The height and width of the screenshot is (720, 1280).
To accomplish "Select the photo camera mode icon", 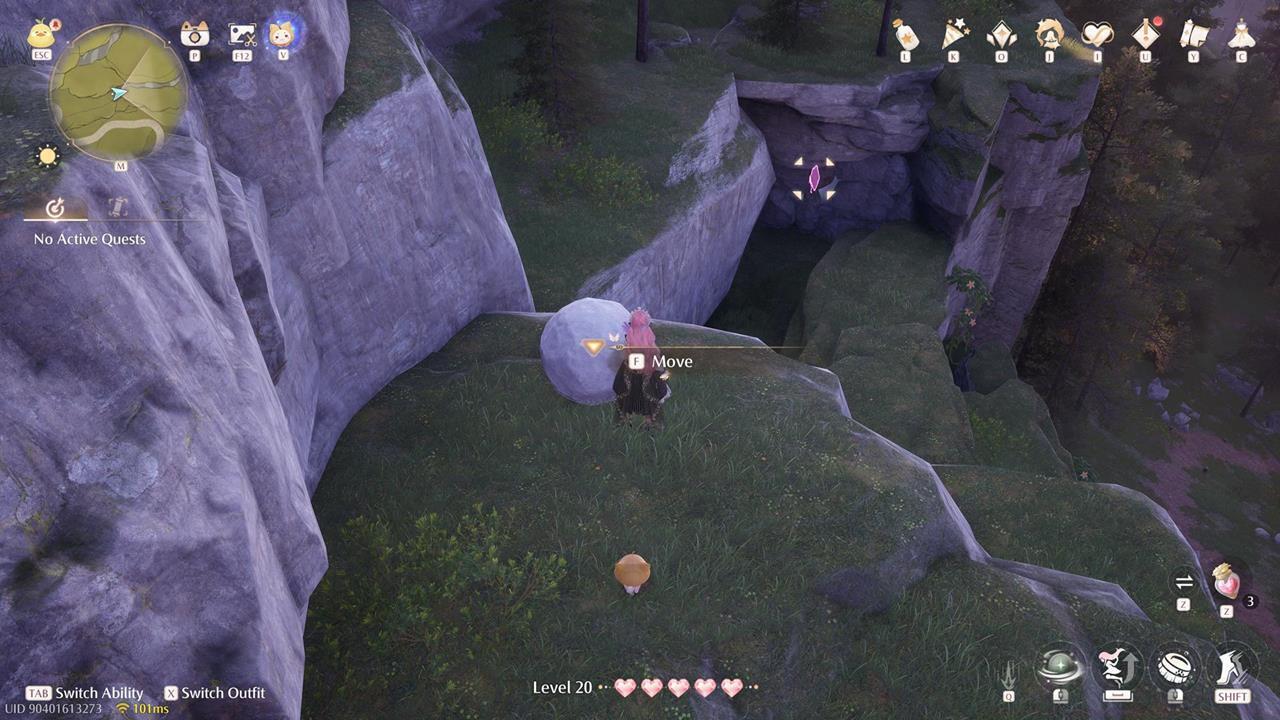I will [x=193, y=33].
